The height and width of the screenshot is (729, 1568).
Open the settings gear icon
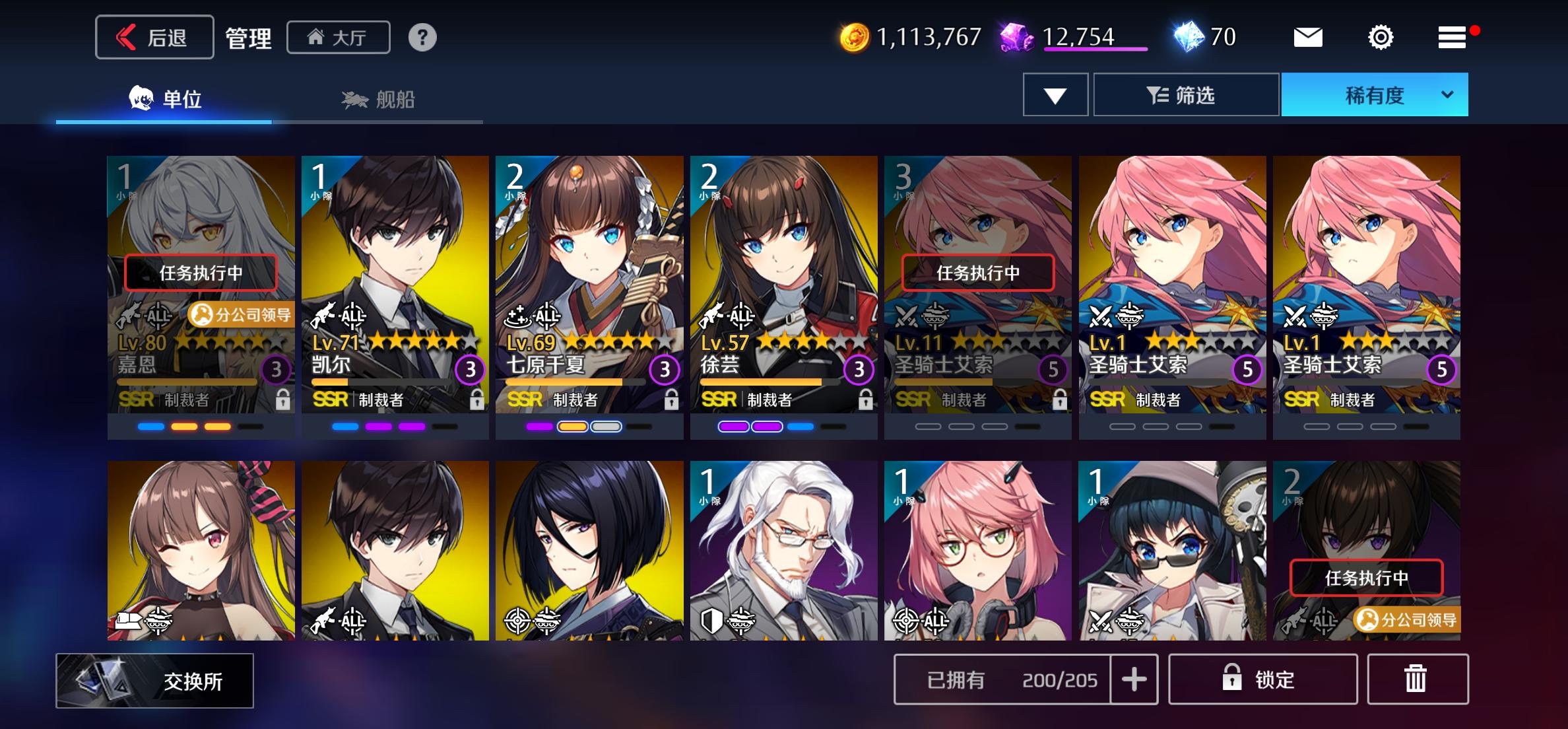(x=1381, y=38)
